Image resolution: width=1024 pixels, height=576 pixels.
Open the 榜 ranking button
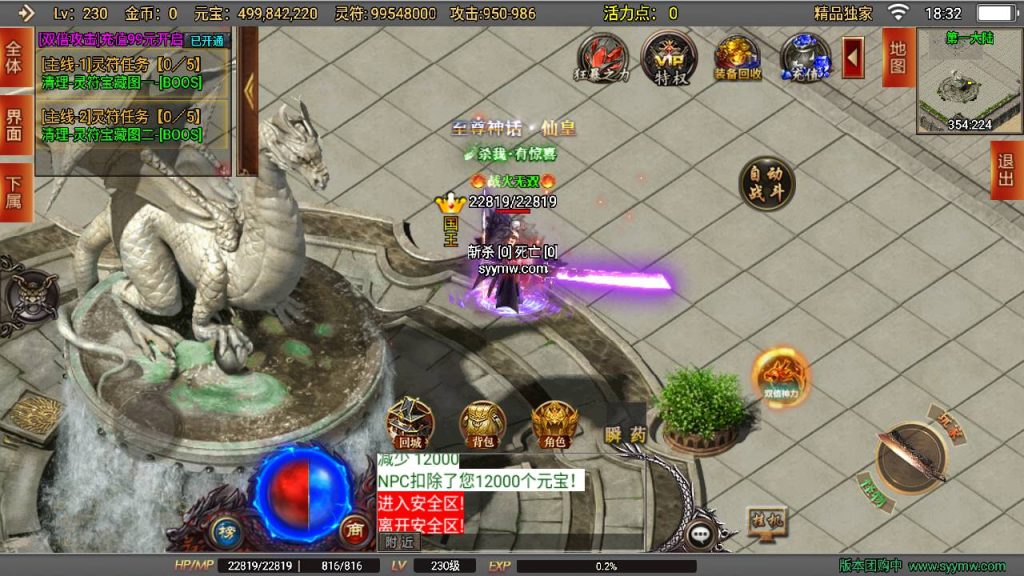pyautogui.click(x=226, y=531)
